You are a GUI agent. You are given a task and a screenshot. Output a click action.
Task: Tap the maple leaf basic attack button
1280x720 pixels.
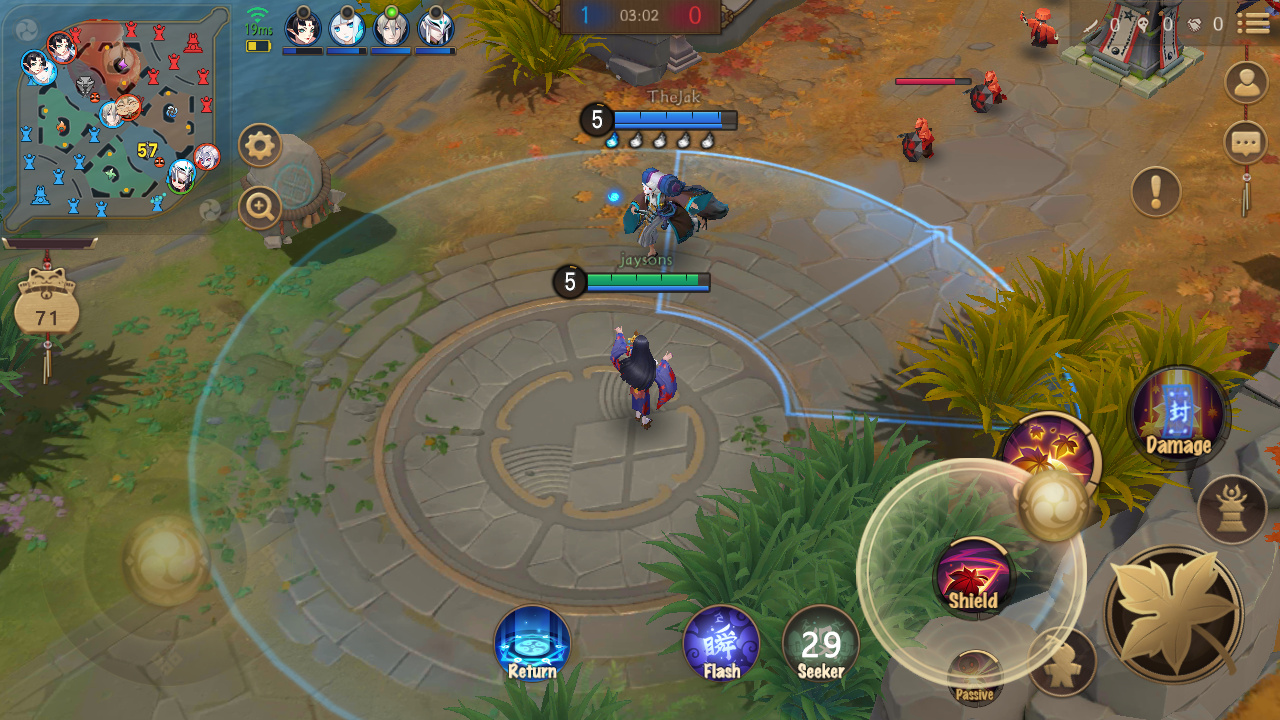tap(1174, 613)
